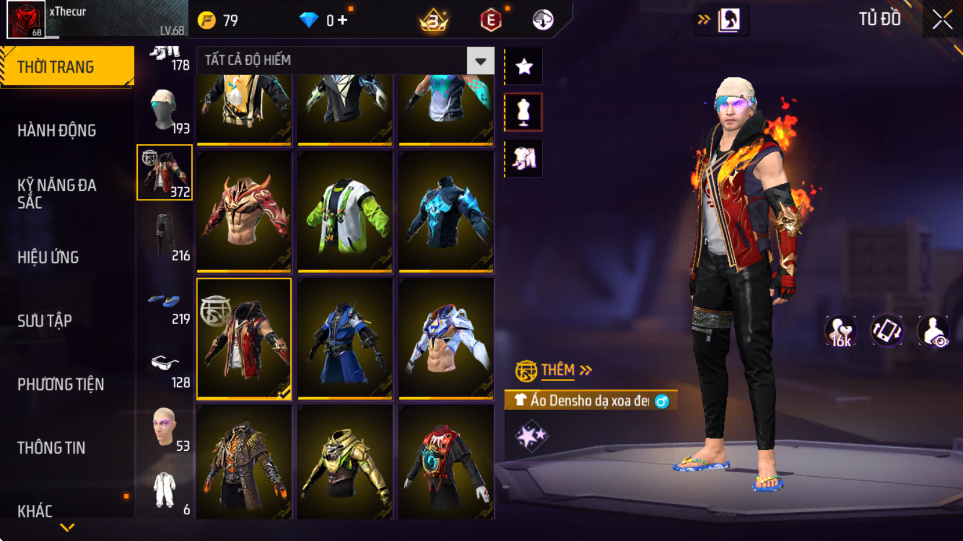Select the pants category with 216 items
Viewport: 963px width, 541px height.
165,237
